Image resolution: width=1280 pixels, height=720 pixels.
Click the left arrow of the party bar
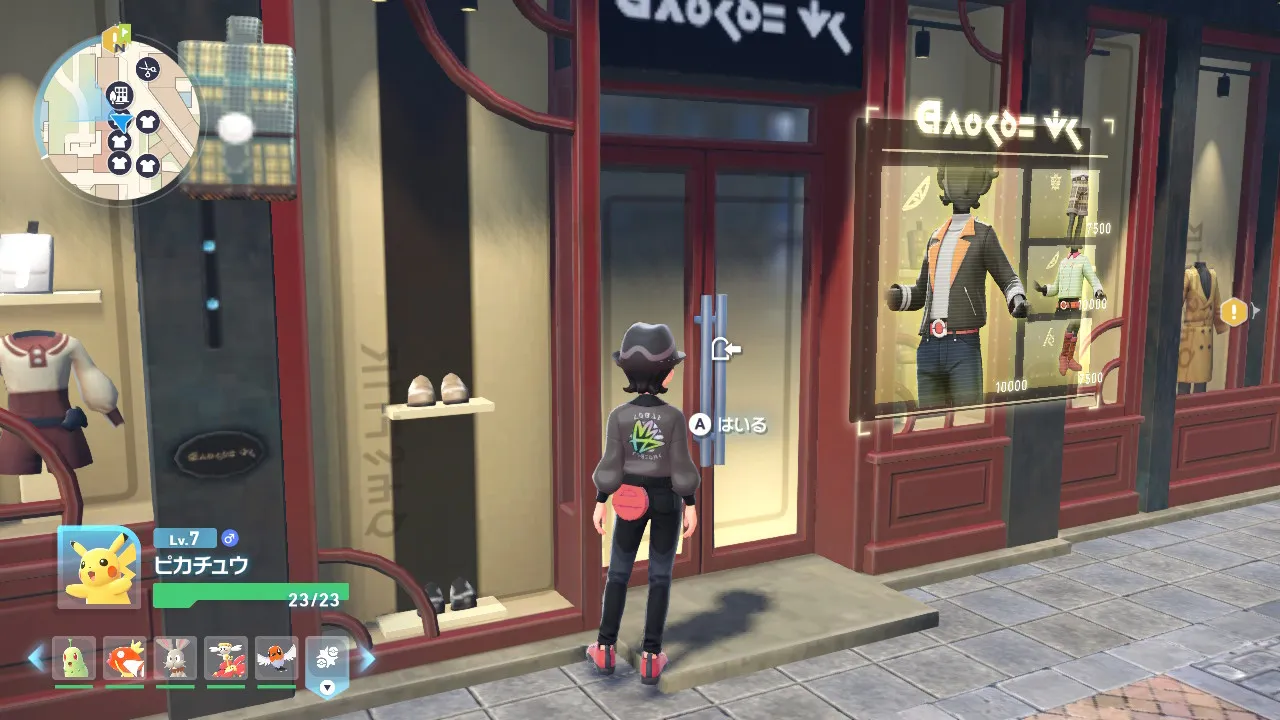tap(37, 658)
